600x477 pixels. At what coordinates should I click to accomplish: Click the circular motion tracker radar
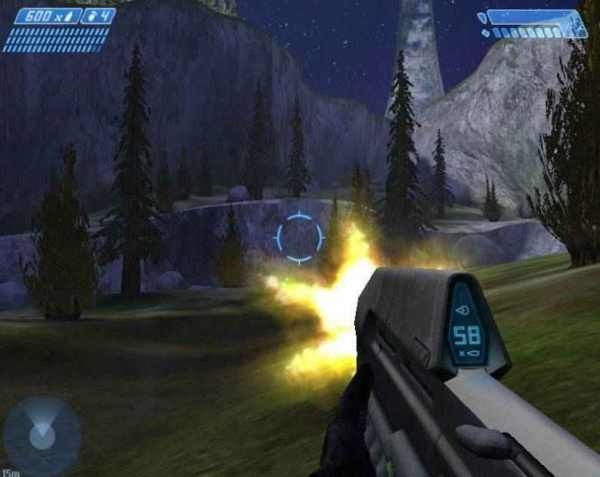pyautogui.click(x=41, y=434)
